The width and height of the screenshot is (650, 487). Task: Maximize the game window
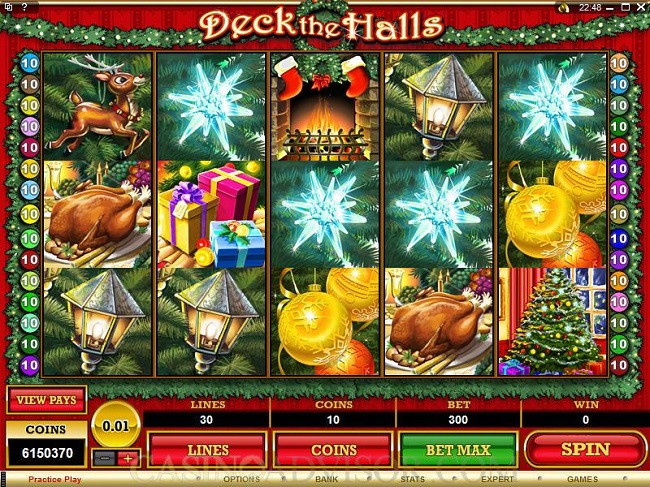(626, 6)
